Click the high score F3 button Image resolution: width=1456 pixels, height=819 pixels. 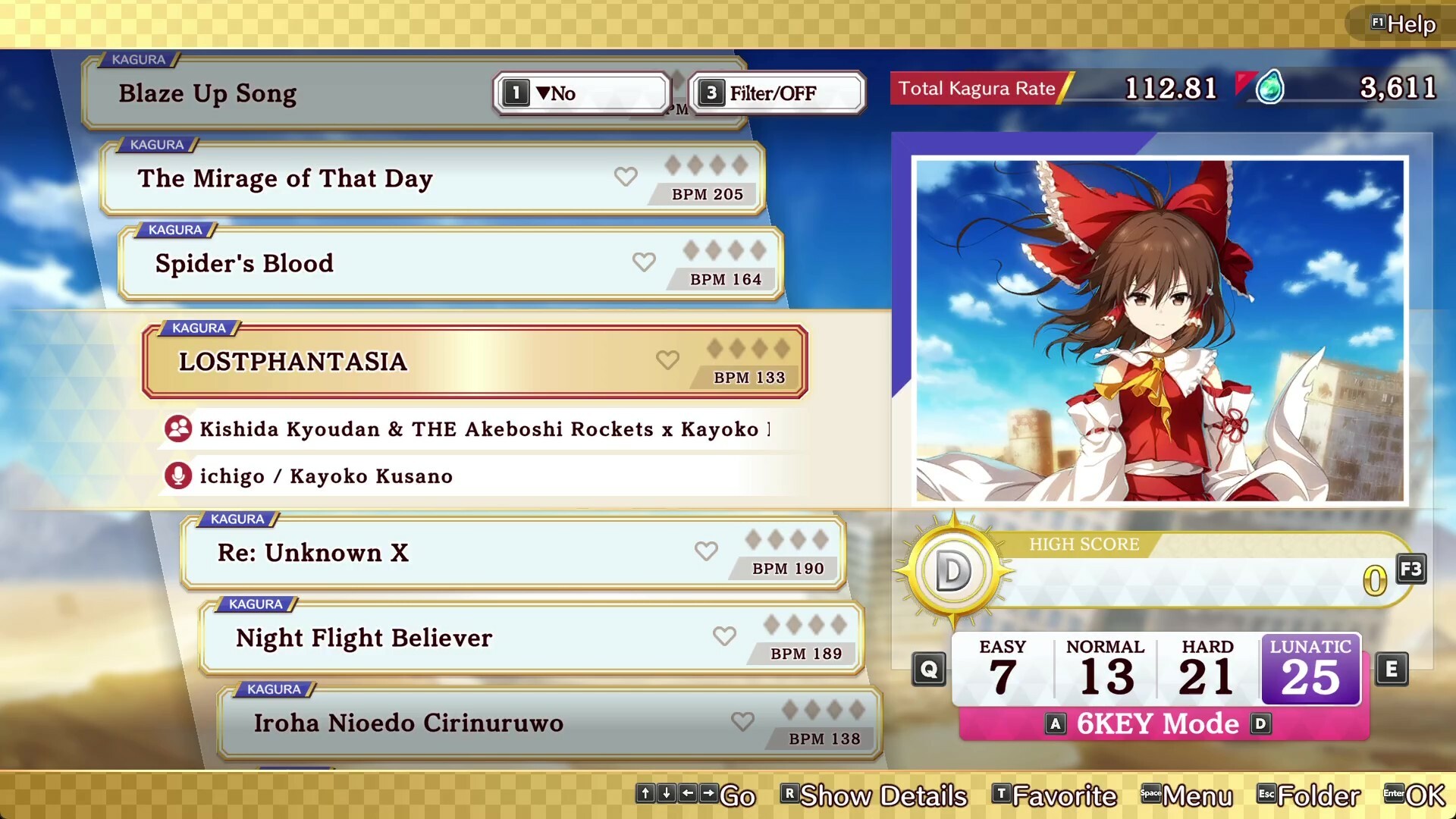[1410, 570]
